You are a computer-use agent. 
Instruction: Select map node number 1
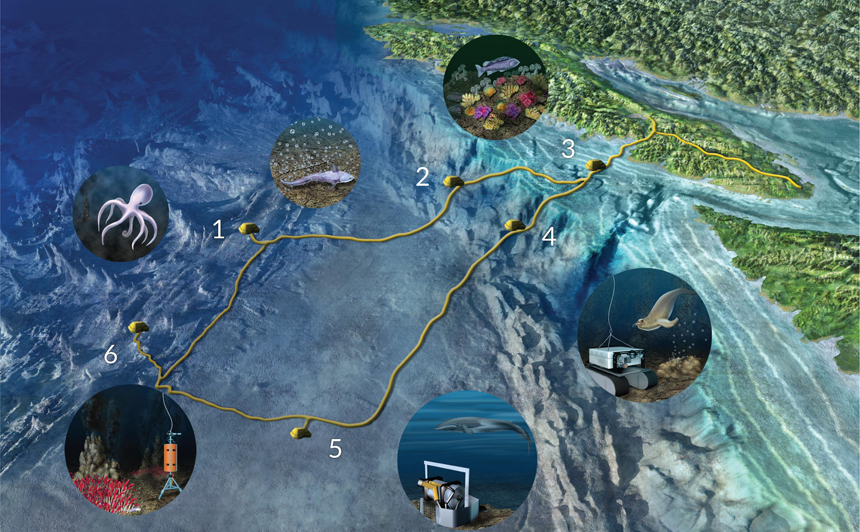click(249, 230)
